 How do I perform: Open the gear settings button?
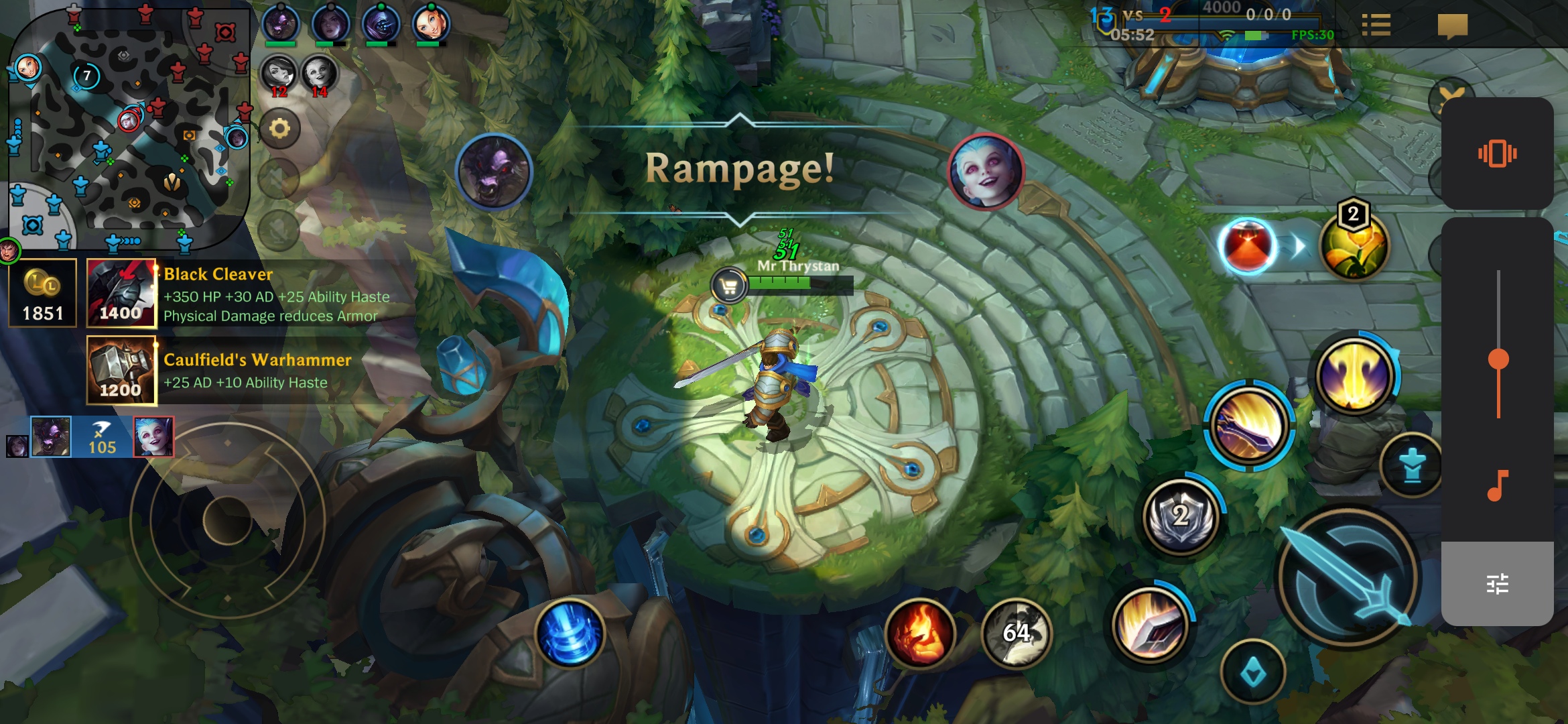279,128
